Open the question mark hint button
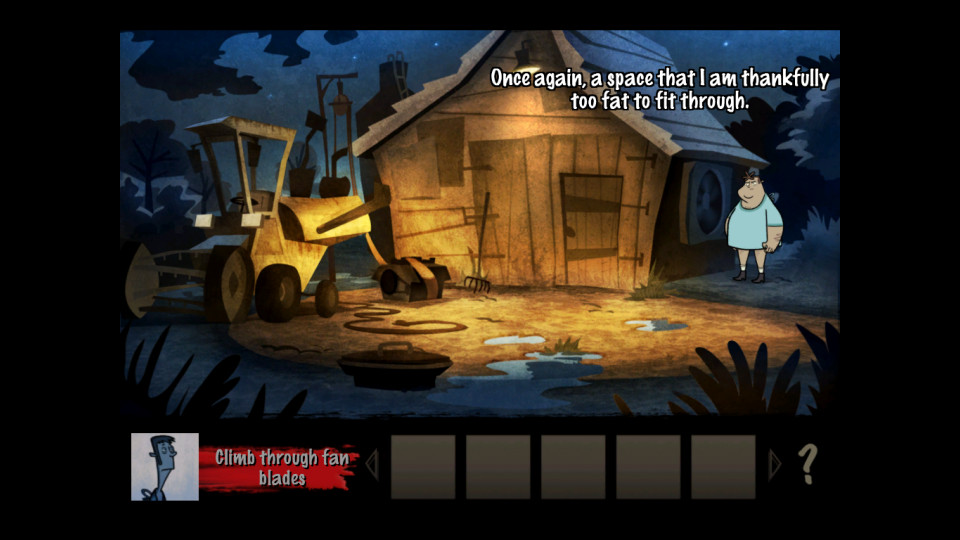Screen dimensions: 960x540 (808, 465)
